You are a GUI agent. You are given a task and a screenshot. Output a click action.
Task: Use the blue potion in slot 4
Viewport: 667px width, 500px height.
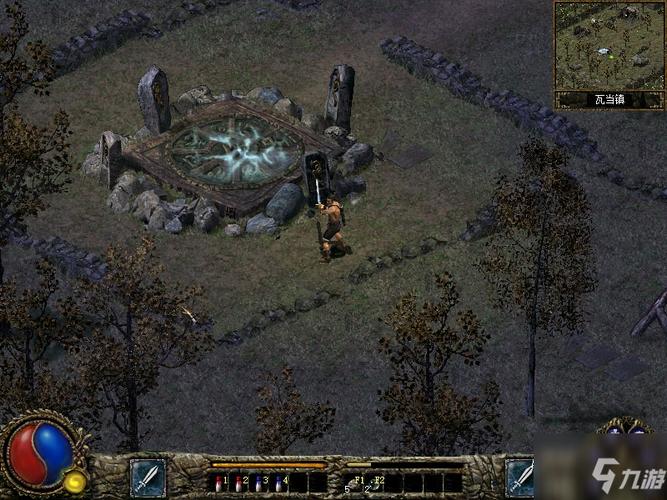coord(279,483)
